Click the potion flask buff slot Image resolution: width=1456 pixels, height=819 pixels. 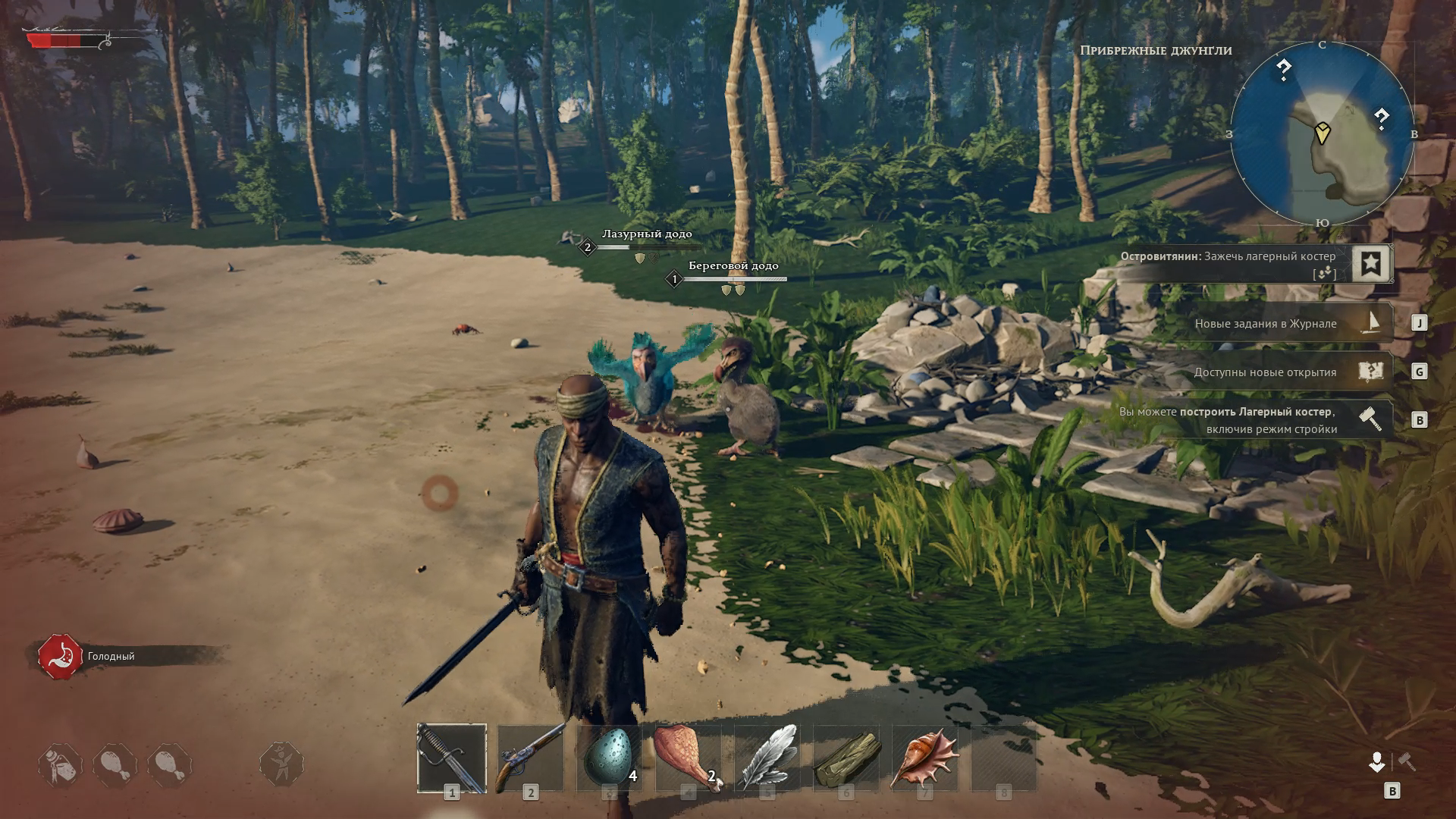coord(61,764)
